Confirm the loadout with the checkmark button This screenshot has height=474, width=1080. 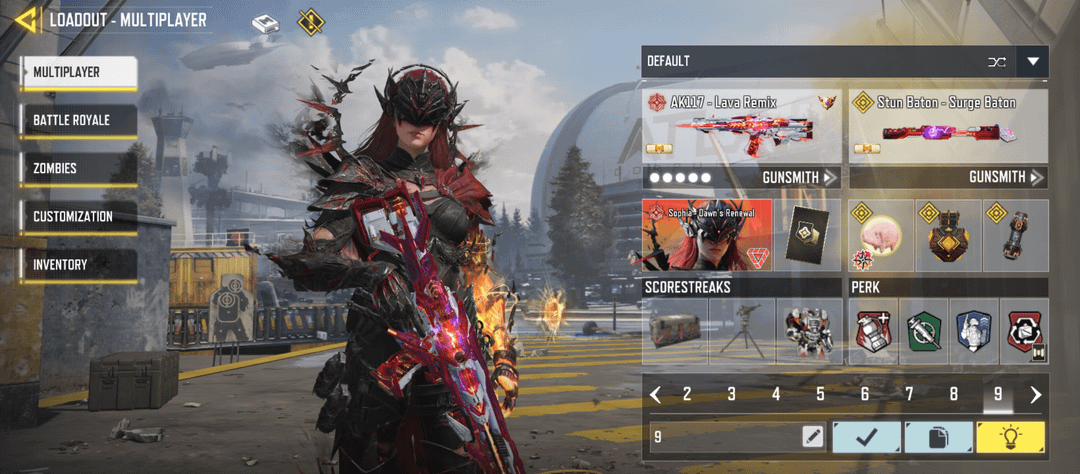[x=865, y=437]
